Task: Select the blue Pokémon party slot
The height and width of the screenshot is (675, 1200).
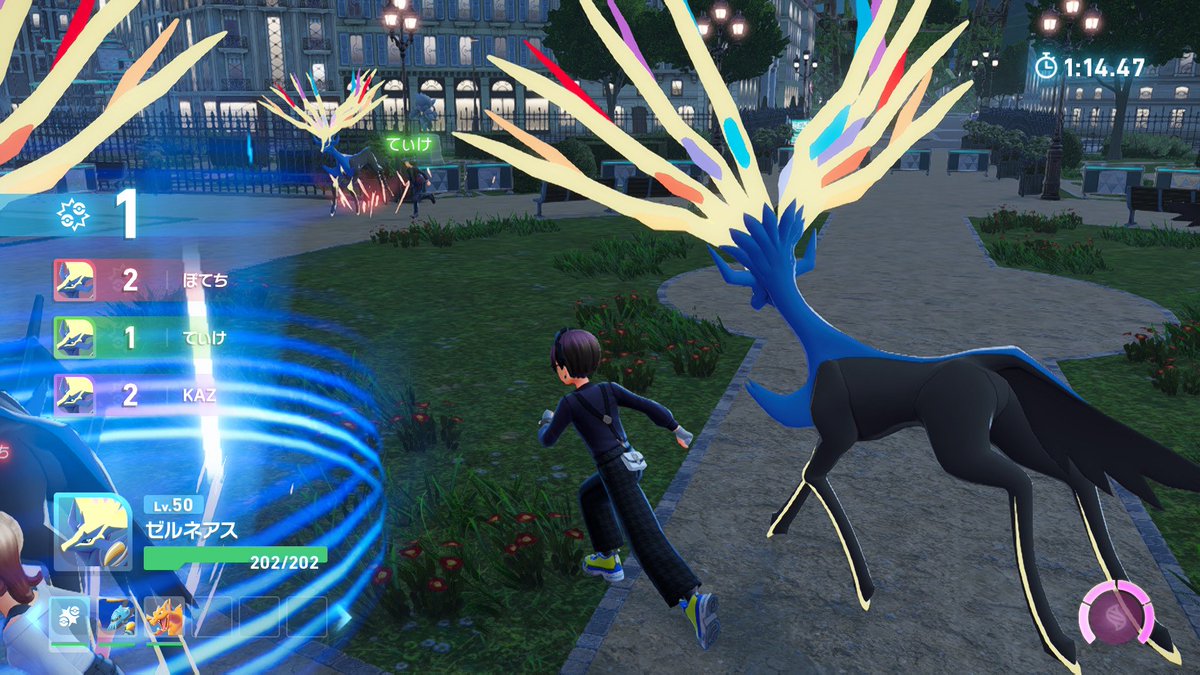Action: [117, 617]
